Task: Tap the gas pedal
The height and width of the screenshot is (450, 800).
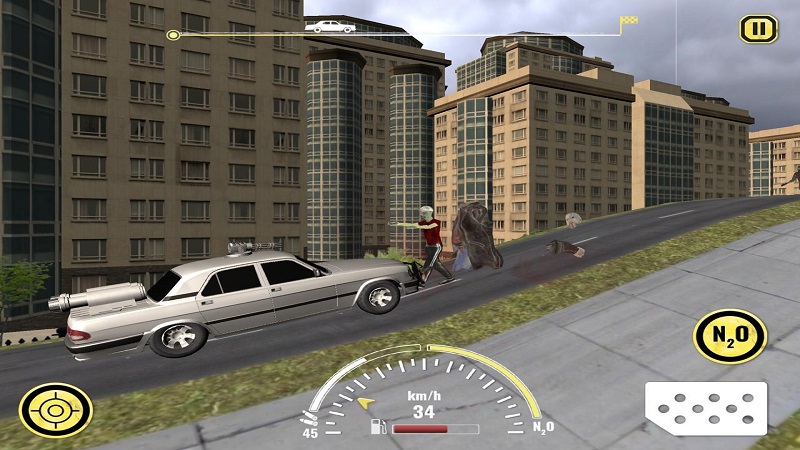Action: [x=705, y=408]
